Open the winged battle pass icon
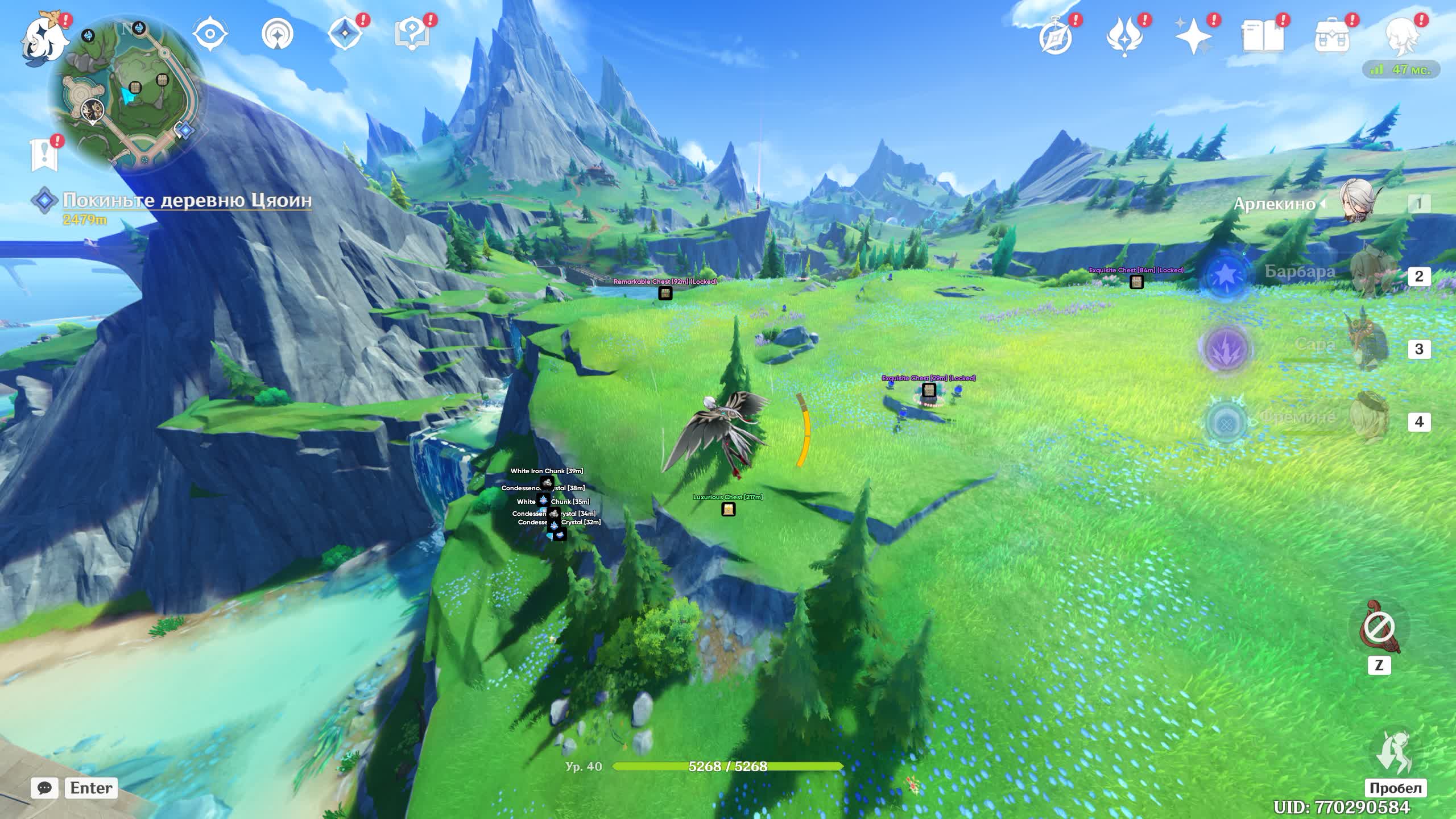 click(1124, 36)
